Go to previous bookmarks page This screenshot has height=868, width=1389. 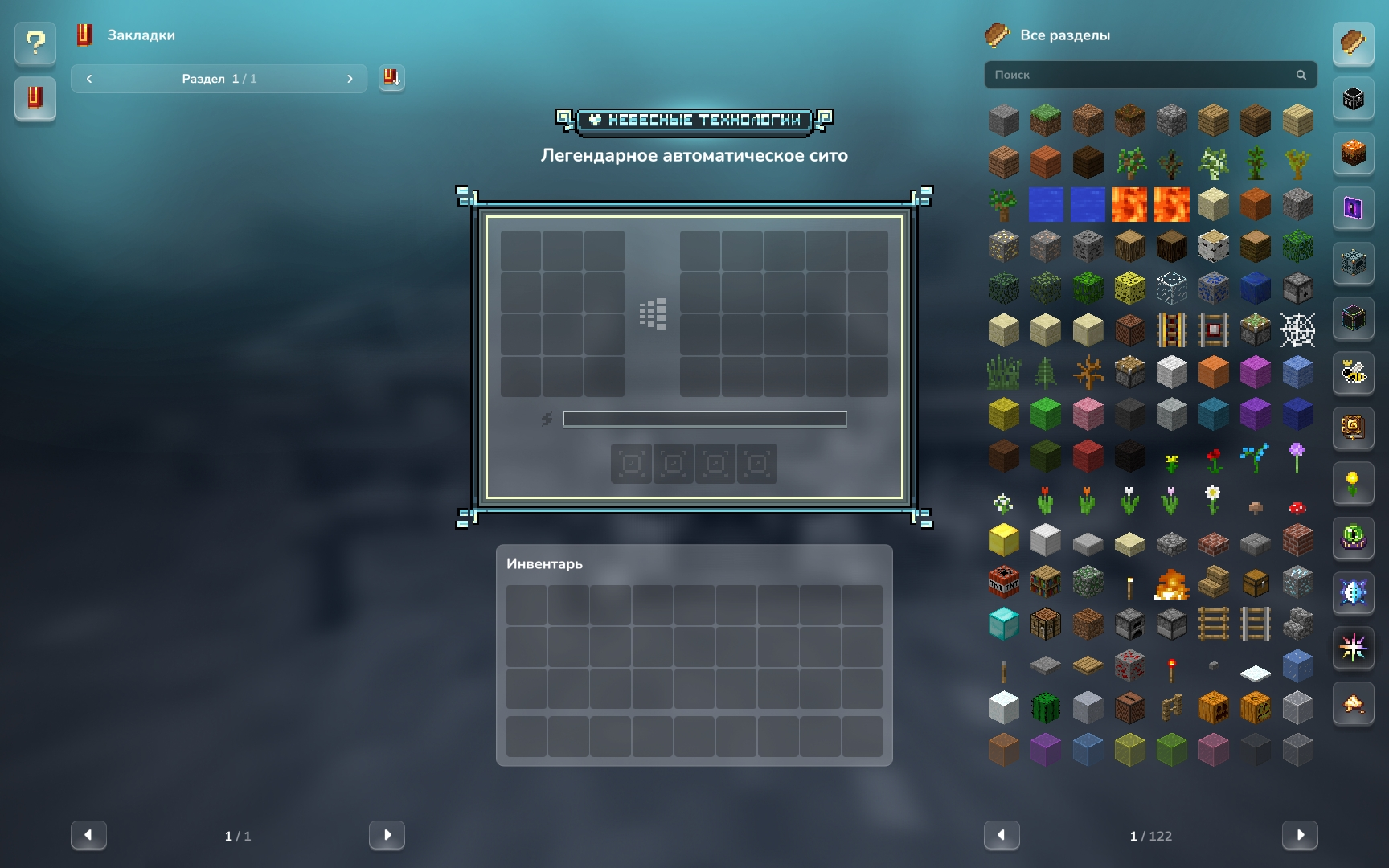[88, 835]
